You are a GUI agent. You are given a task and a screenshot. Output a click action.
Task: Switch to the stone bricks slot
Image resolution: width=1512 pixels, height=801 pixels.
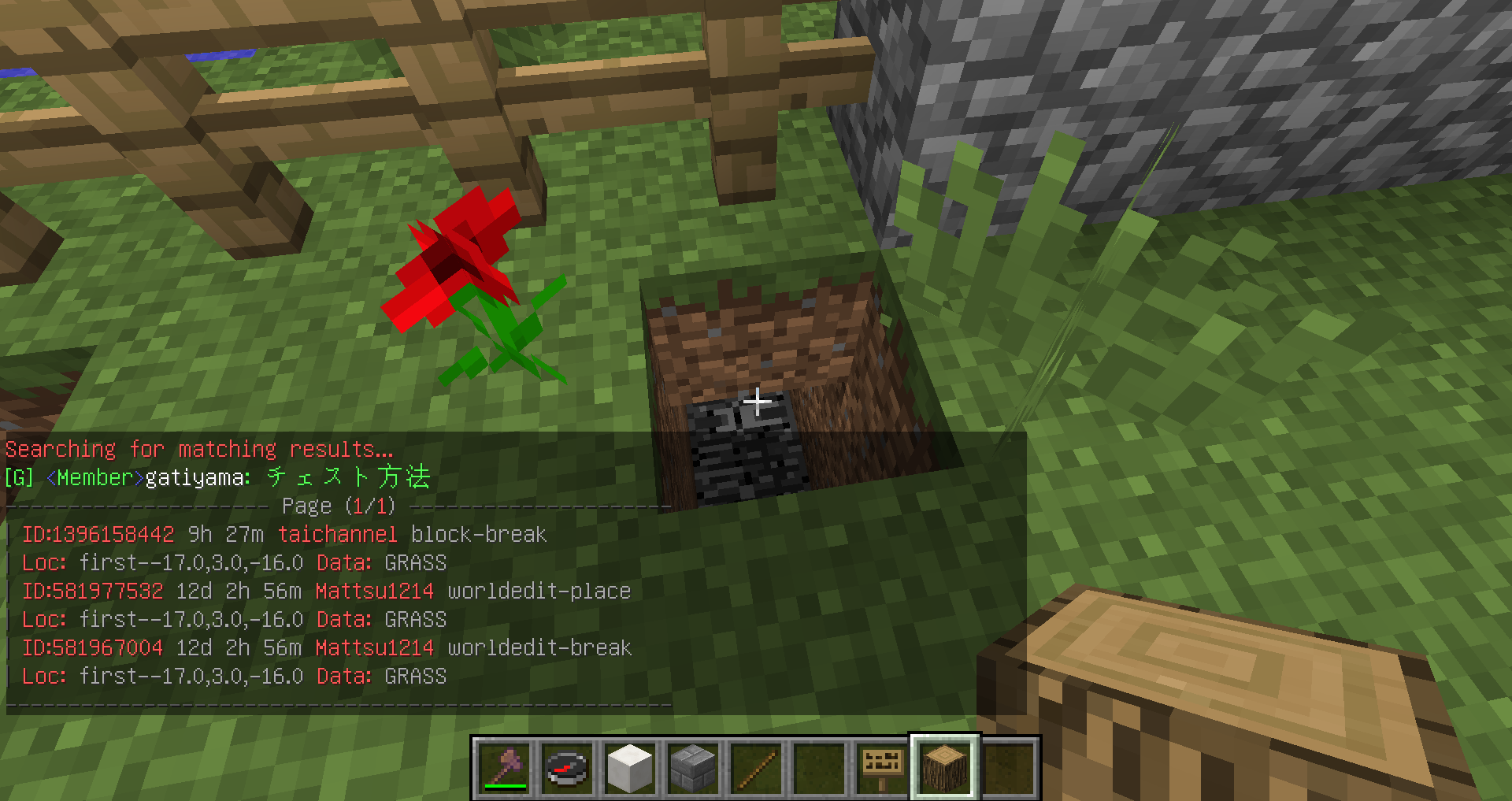click(693, 768)
